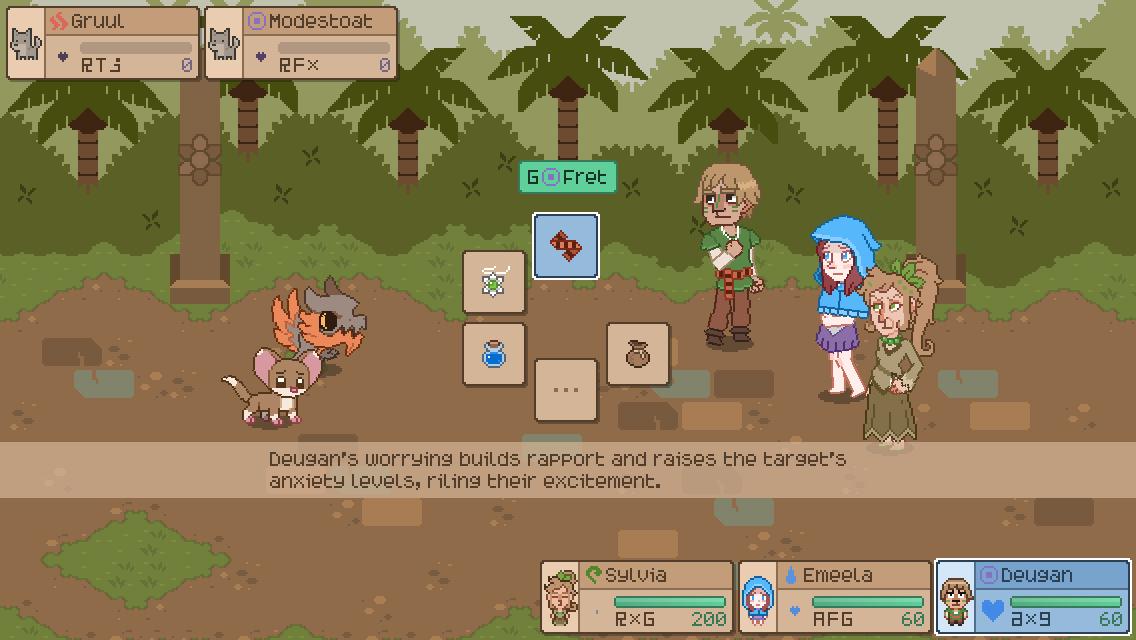Pick the blue potion action tile
This screenshot has width=1136, height=640.
click(x=494, y=354)
